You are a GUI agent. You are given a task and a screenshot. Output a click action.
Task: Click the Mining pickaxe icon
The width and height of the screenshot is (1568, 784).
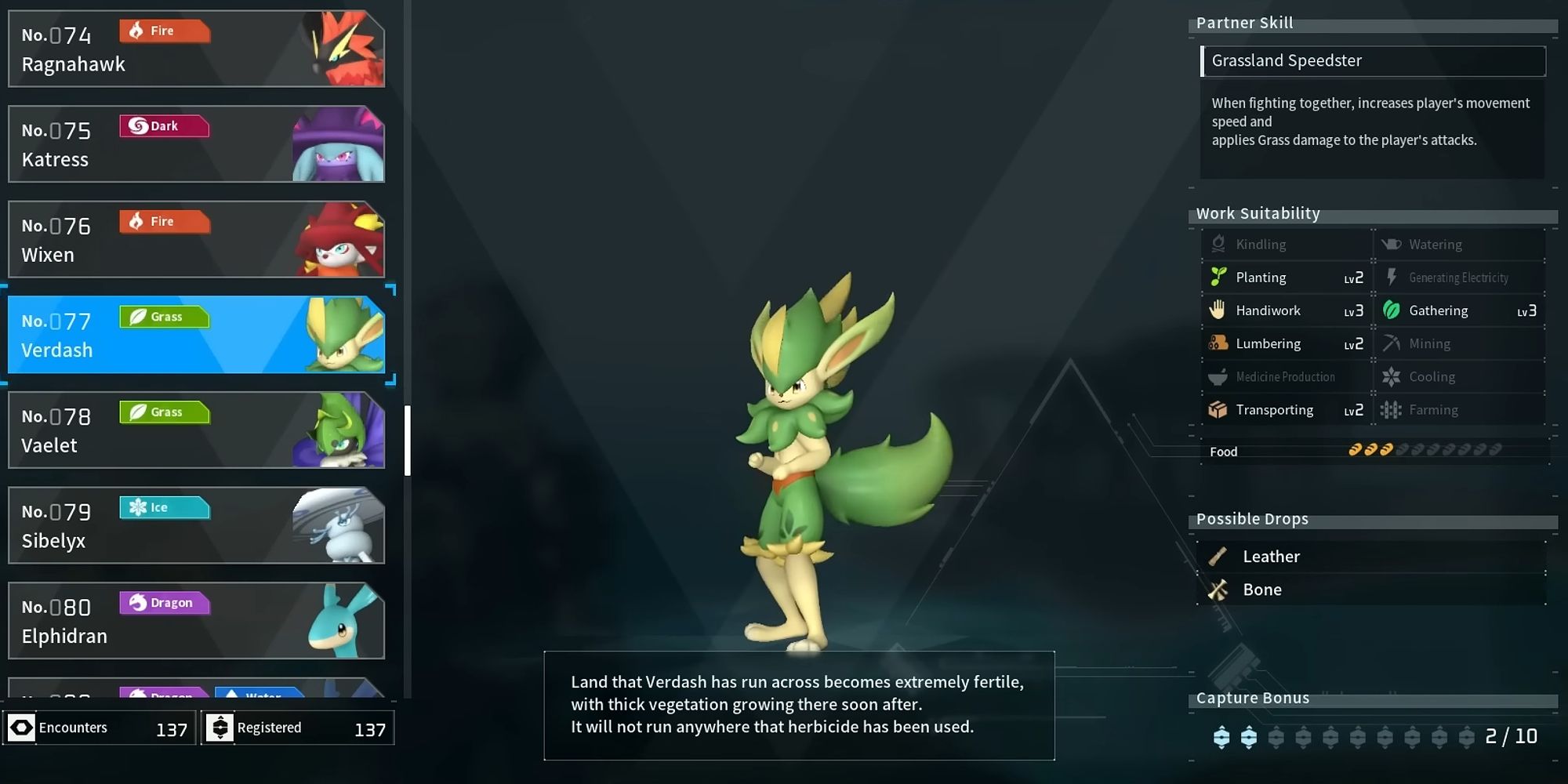pos(1392,343)
